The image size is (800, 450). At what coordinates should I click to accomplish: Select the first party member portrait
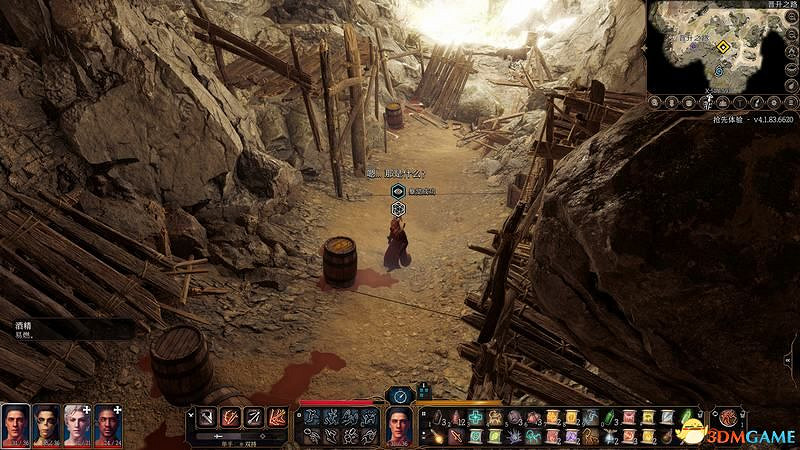(16, 423)
